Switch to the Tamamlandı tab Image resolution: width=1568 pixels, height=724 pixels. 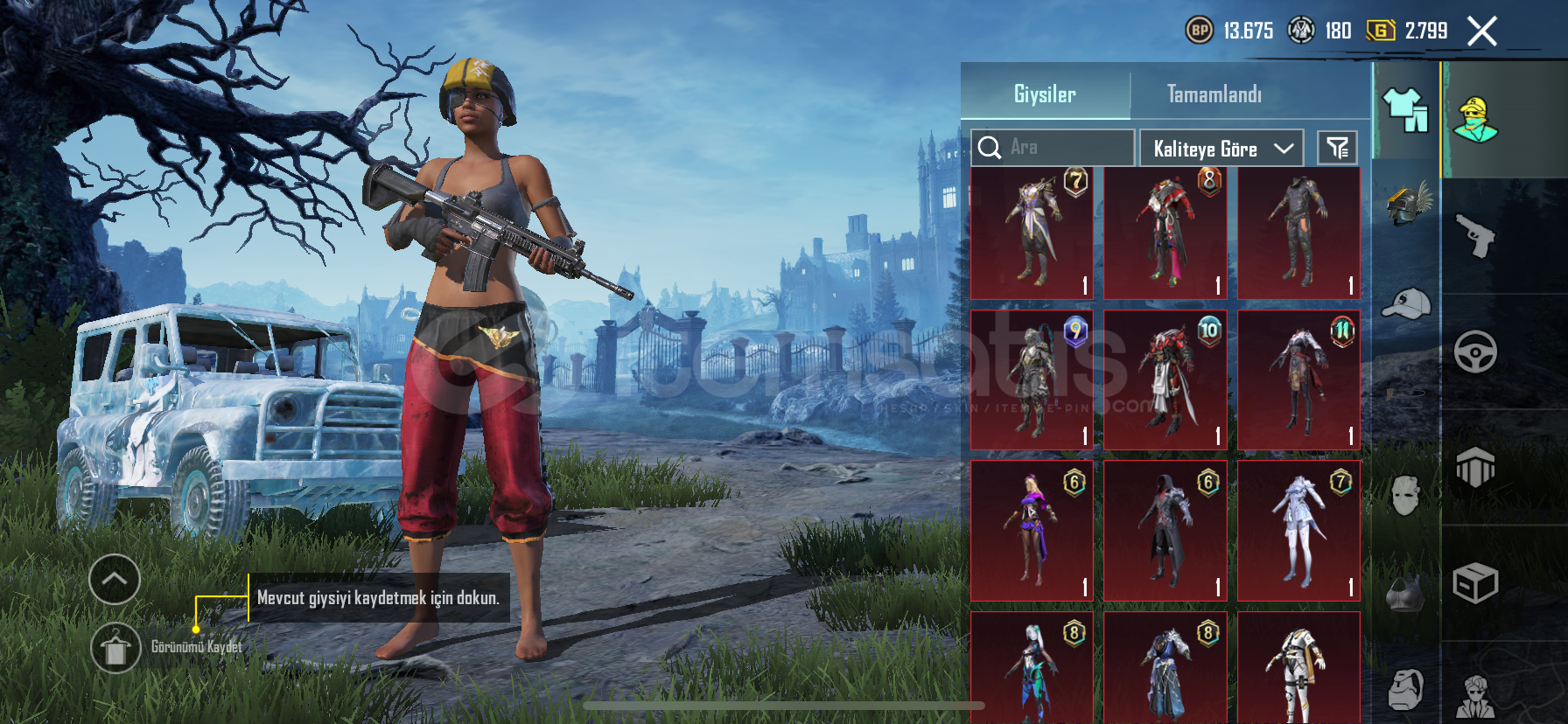(1214, 94)
